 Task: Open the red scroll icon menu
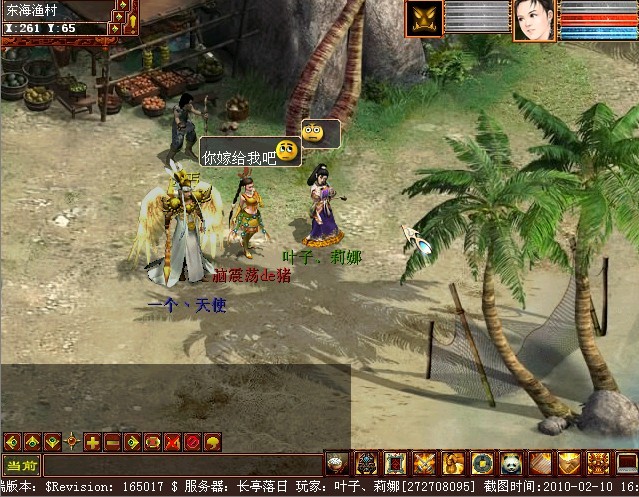(395, 463)
